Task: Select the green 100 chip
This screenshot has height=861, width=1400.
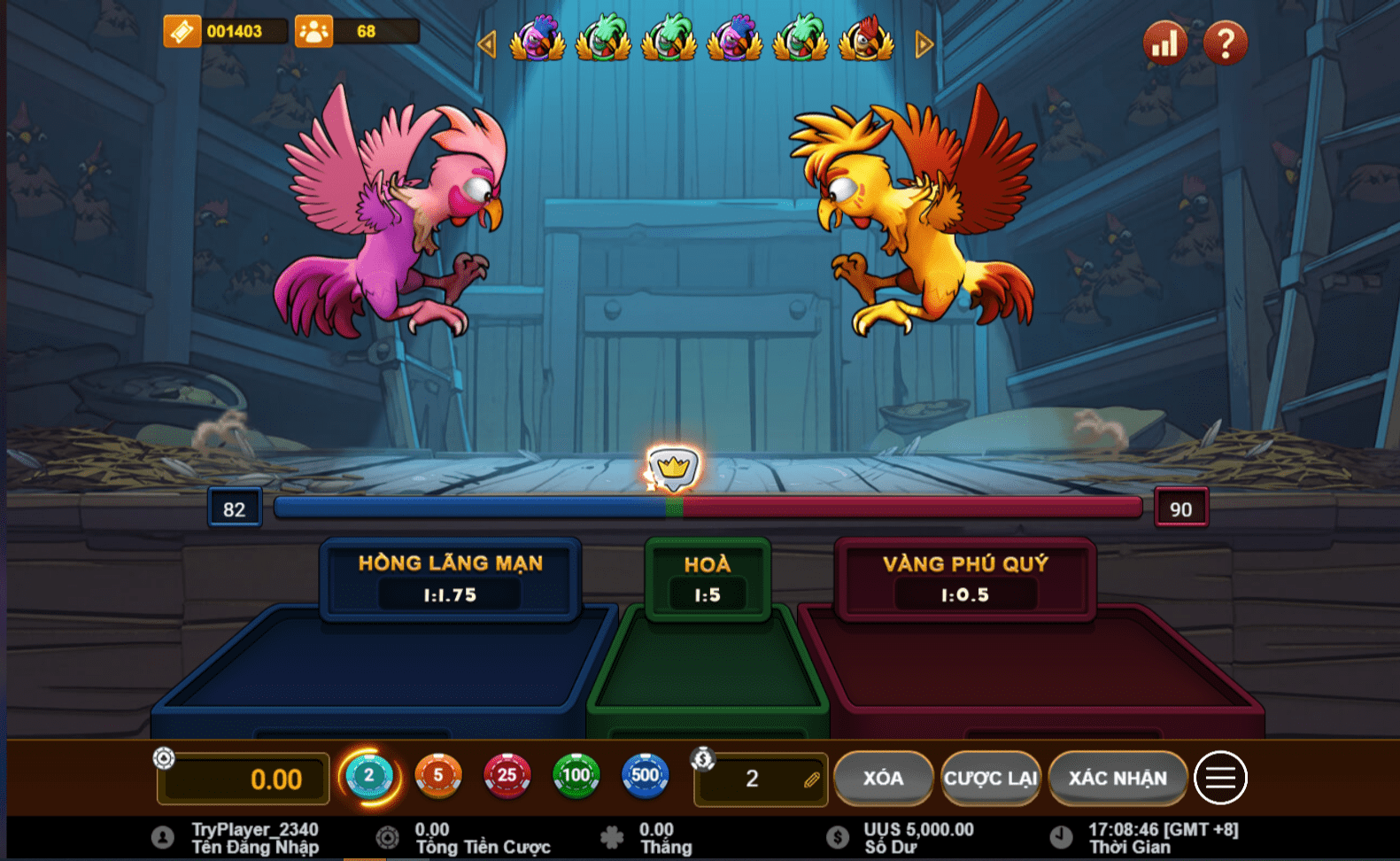Action: tap(576, 777)
